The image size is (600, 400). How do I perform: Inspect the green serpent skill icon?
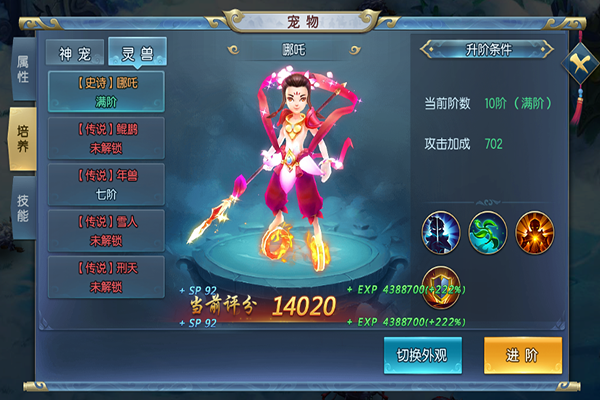tap(488, 232)
